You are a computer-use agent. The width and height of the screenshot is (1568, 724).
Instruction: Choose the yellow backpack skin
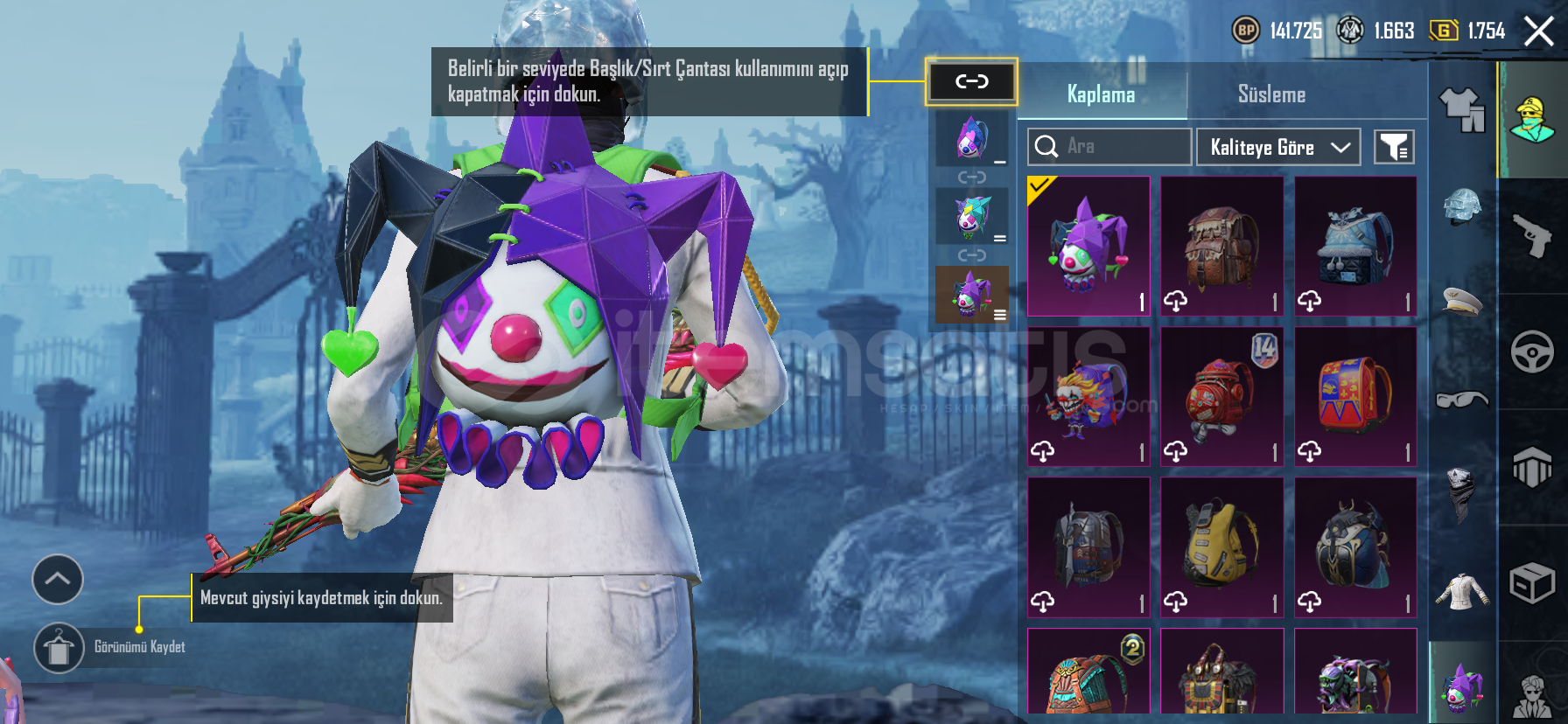point(1221,546)
